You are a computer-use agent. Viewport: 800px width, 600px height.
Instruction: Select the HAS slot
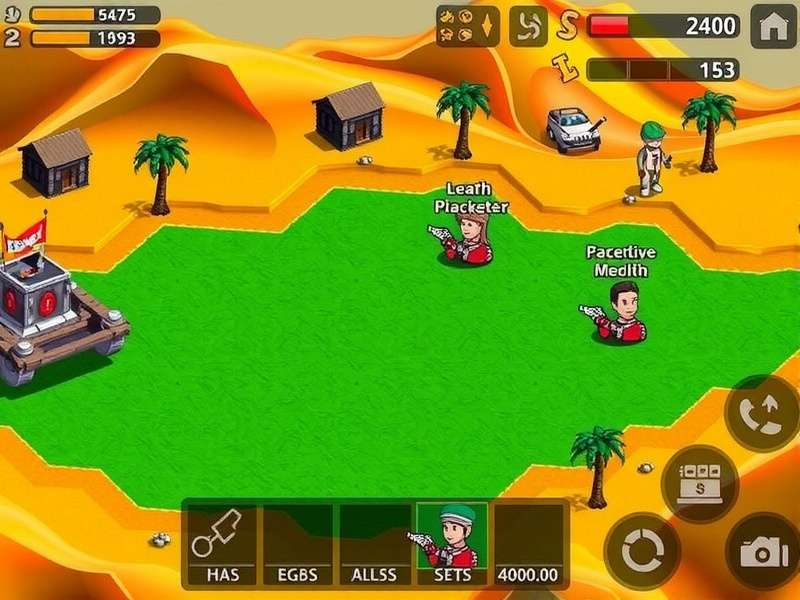tap(222, 544)
